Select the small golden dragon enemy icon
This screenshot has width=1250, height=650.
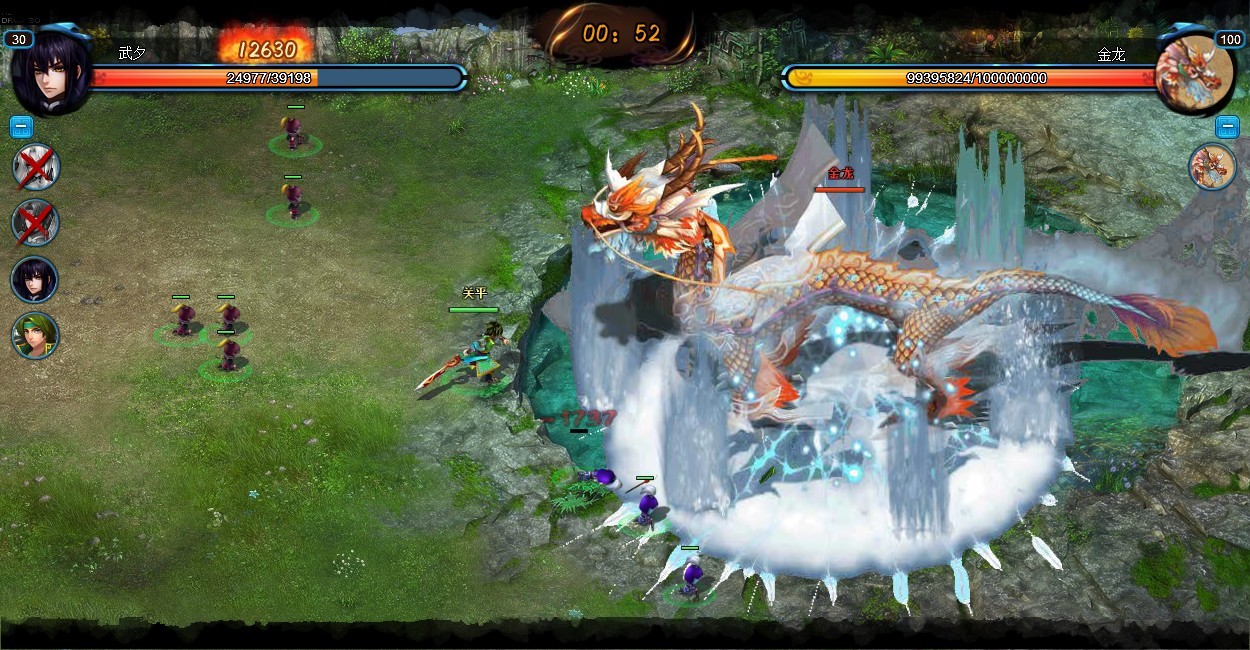tap(1212, 166)
